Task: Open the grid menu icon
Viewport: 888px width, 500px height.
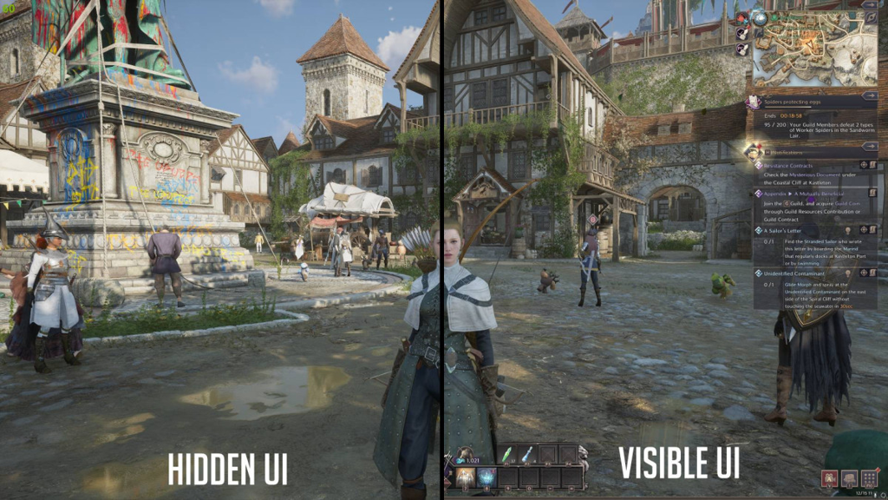Action: click(869, 480)
